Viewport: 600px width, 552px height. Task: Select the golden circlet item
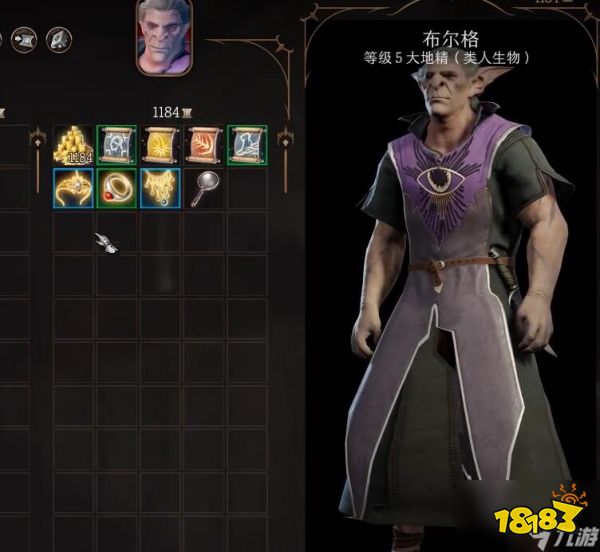pos(72,188)
